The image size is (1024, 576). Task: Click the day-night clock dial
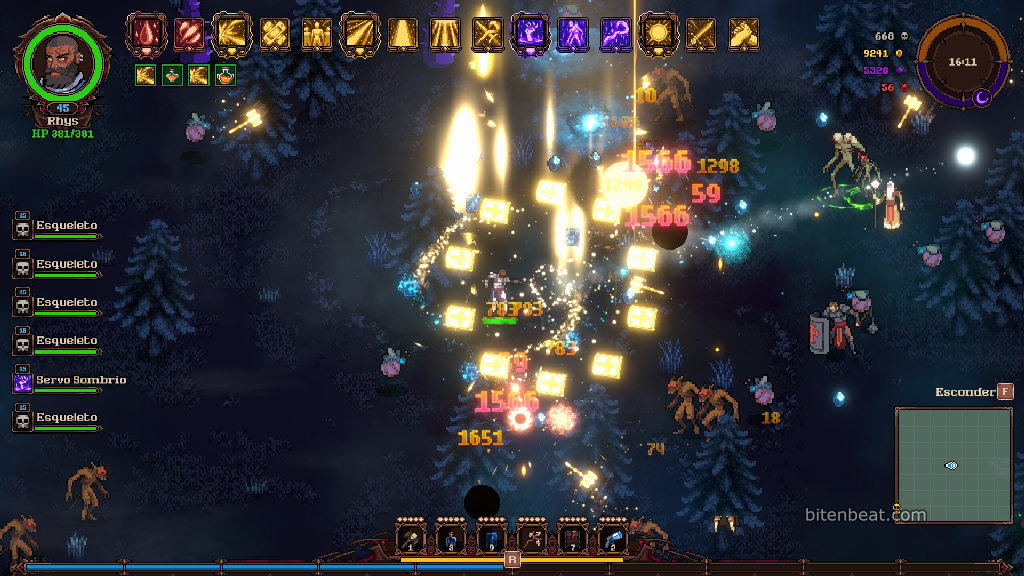[x=963, y=62]
